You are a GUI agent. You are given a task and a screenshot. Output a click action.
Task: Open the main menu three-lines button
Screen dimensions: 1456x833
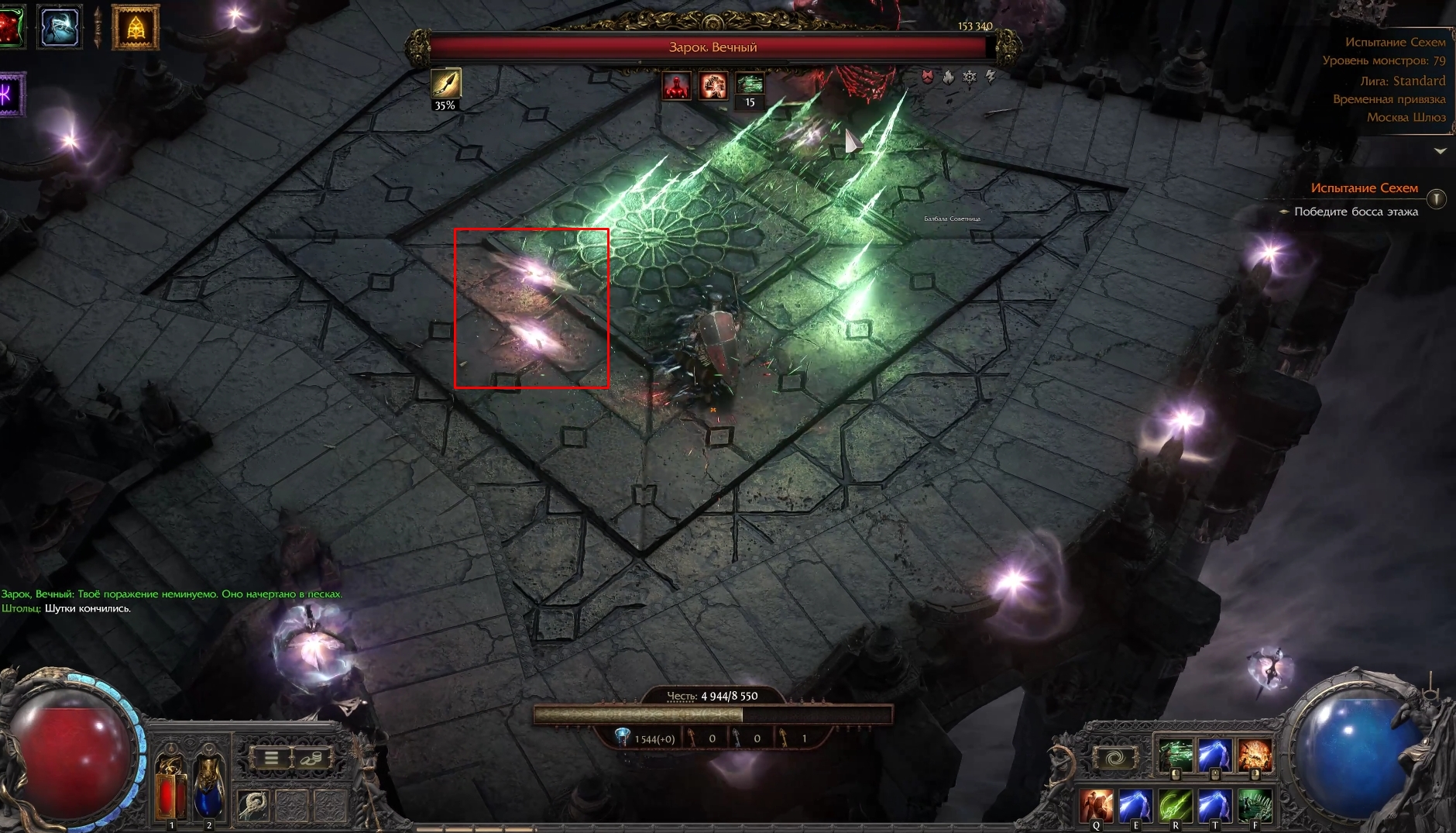pos(270,757)
